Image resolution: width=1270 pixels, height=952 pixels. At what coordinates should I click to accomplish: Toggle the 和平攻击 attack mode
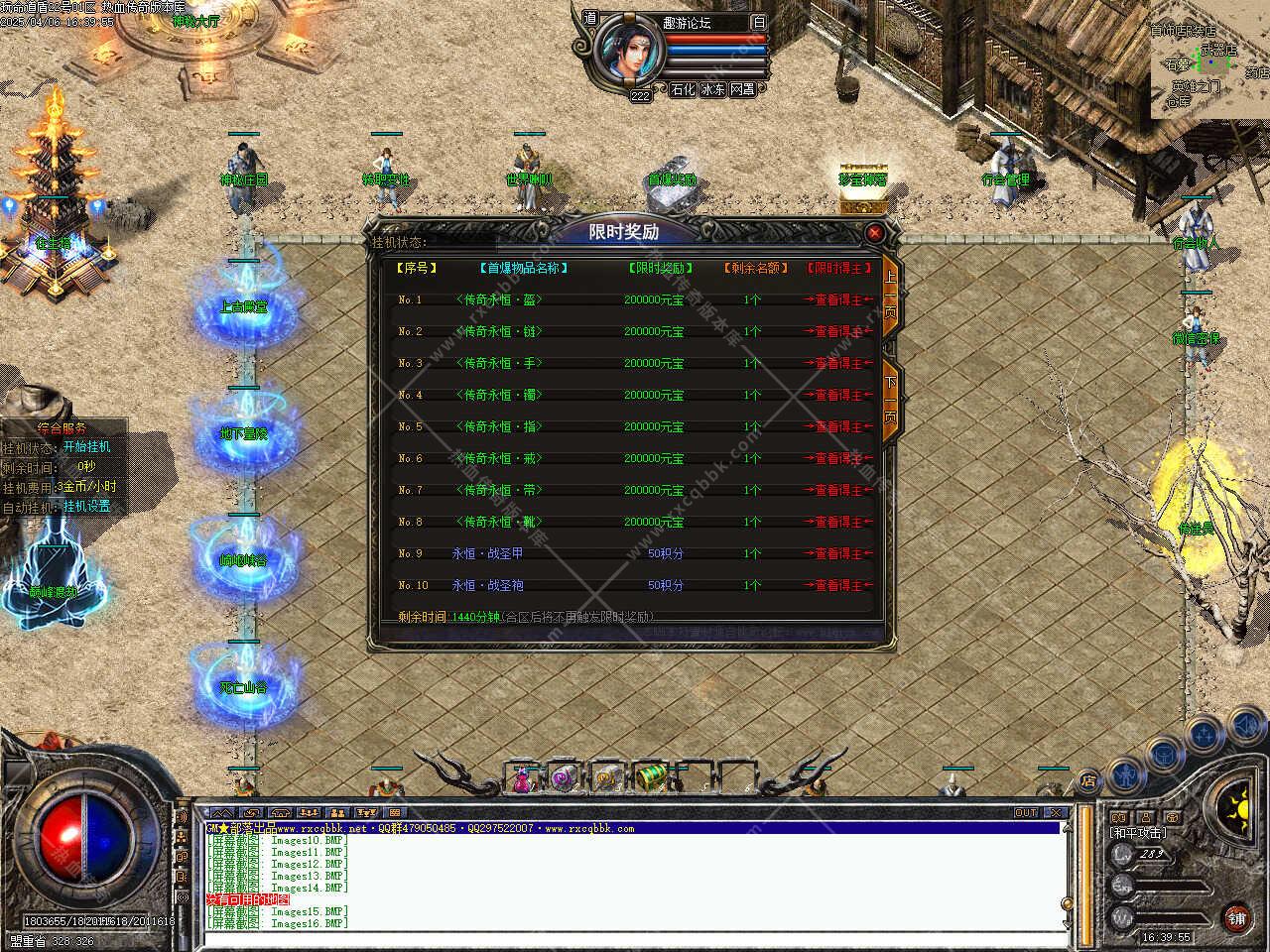(x=1138, y=833)
